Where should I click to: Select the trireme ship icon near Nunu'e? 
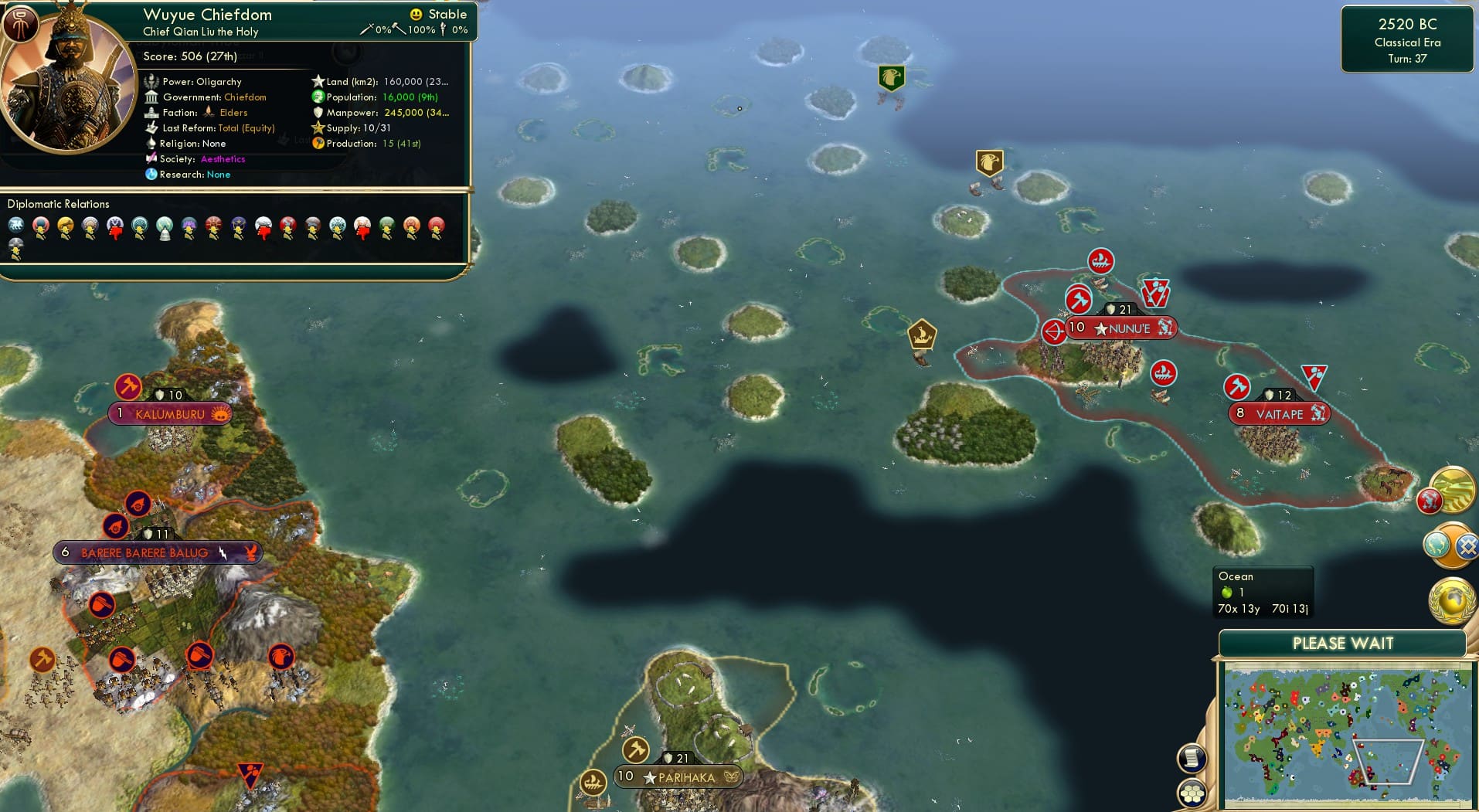pyautogui.click(x=1100, y=262)
